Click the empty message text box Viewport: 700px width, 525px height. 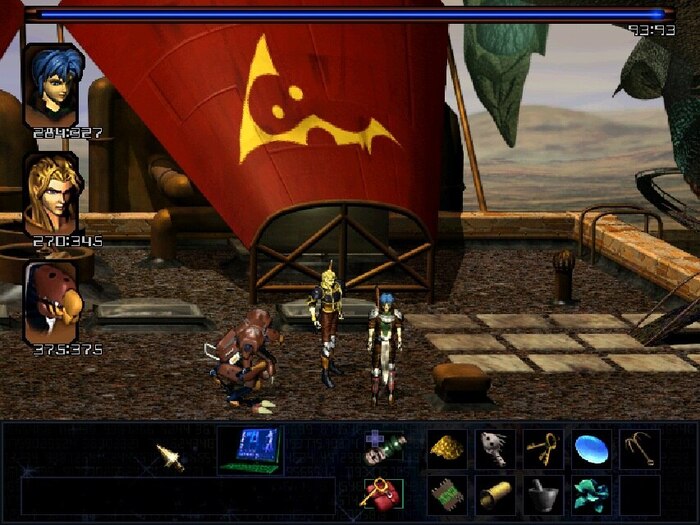pos(178,494)
